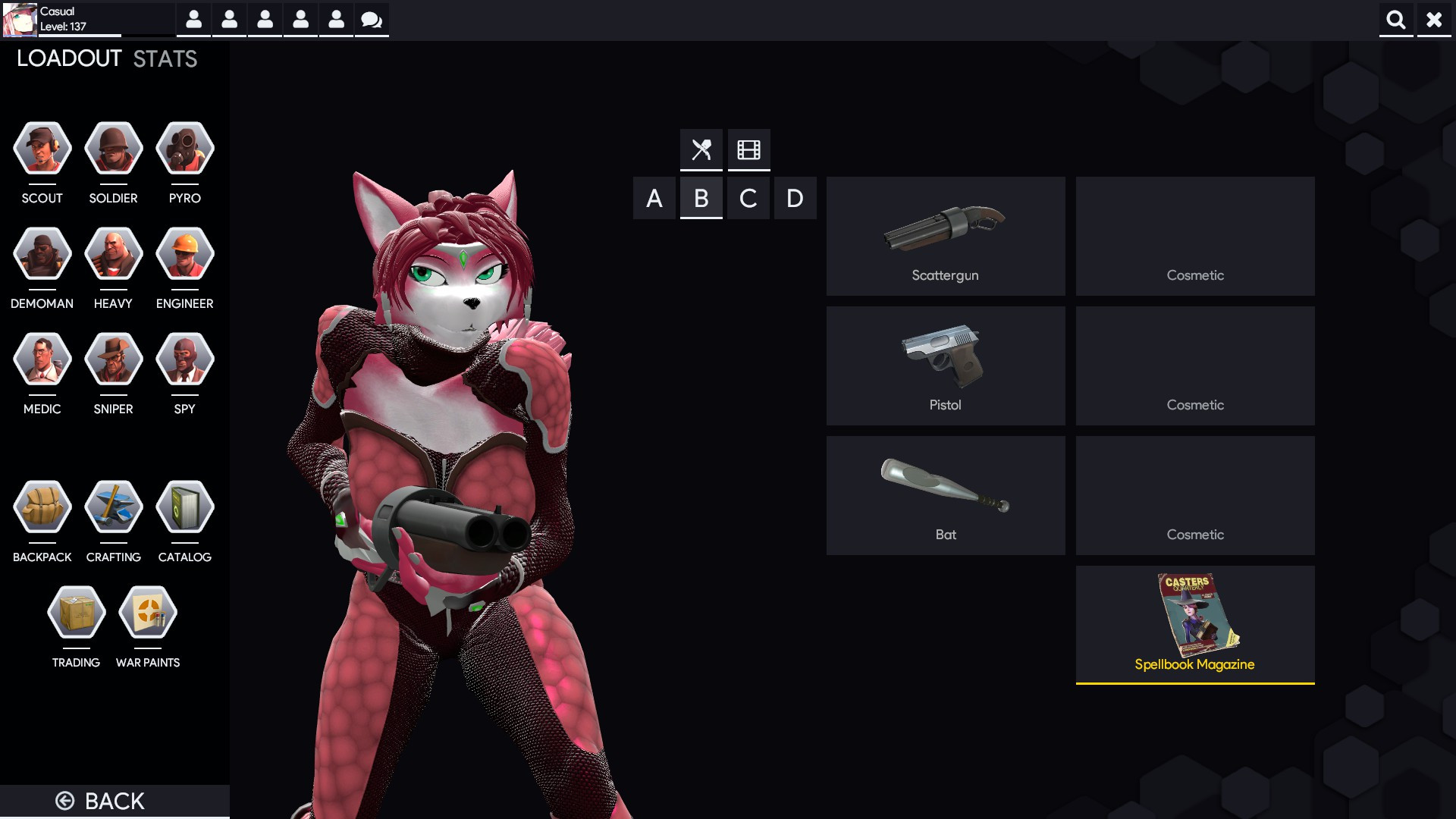
Task: Open the War Paints screen
Action: coord(148,612)
